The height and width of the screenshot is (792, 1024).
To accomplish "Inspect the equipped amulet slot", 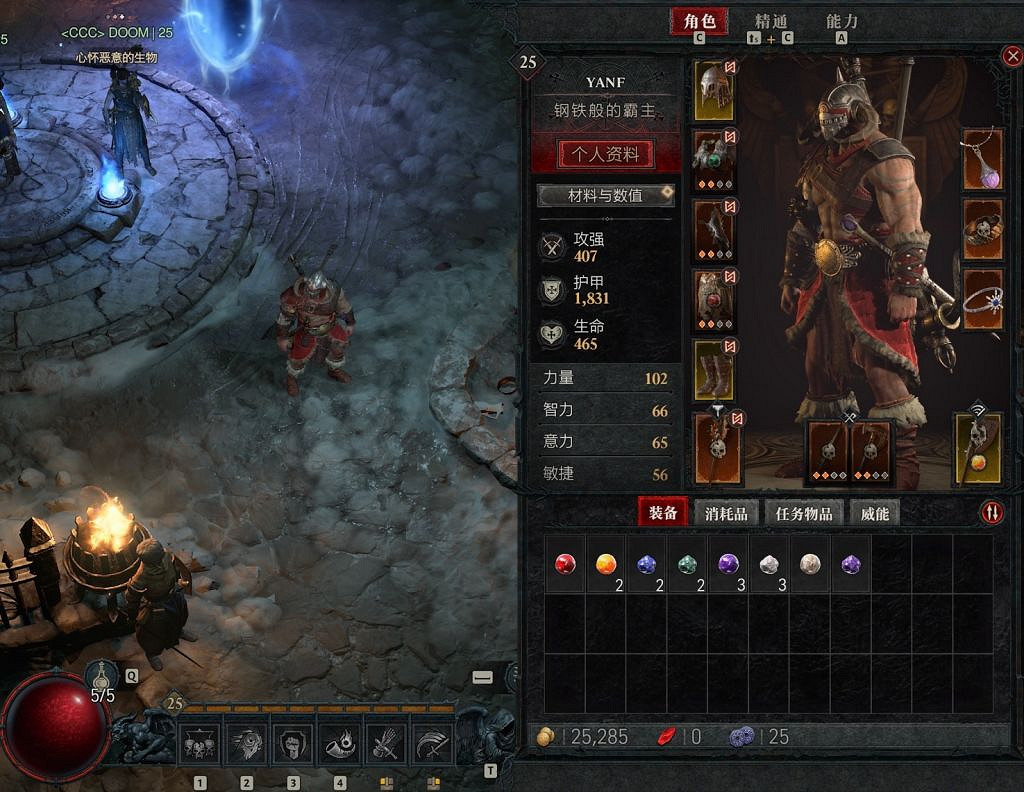I will click(x=982, y=160).
